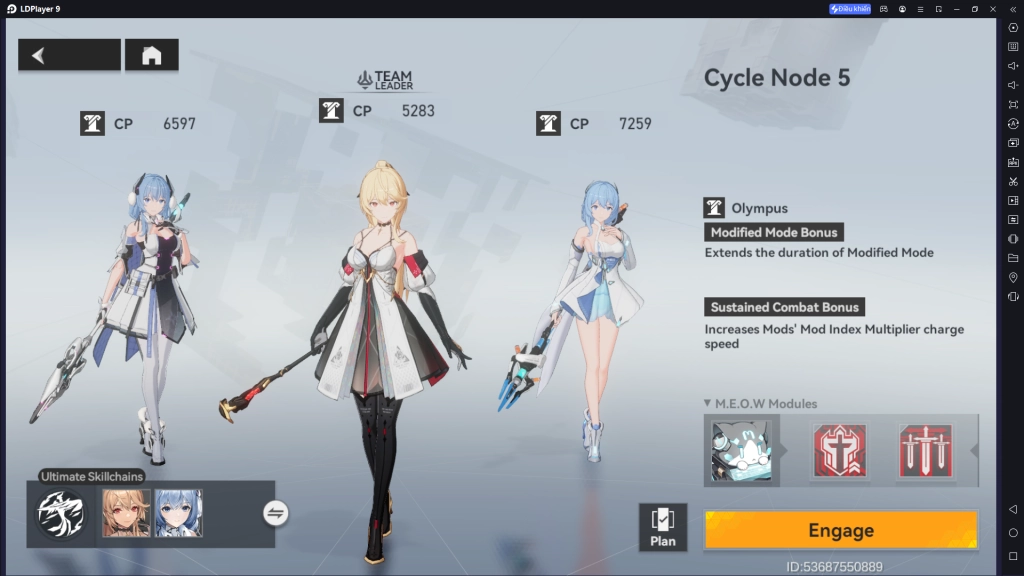Choose the cat M.E.O.W module
Viewport: 1024px width, 576px height.
741,450
